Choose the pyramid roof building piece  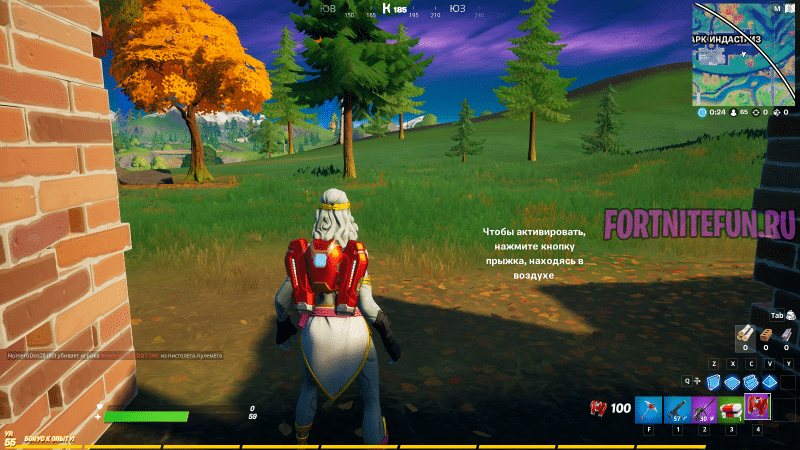coord(769,382)
